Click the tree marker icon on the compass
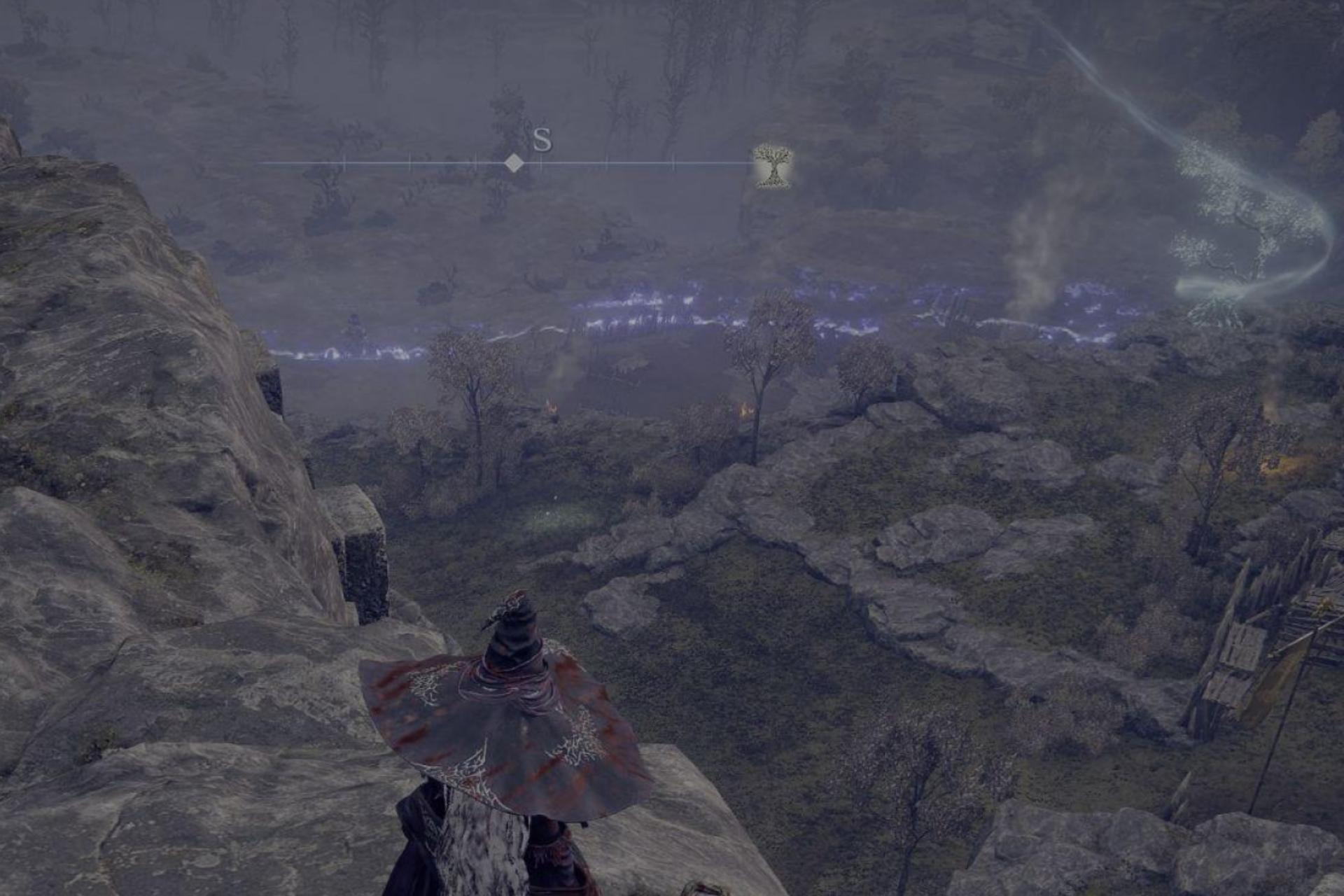The width and height of the screenshot is (1344, 896). 772,166
